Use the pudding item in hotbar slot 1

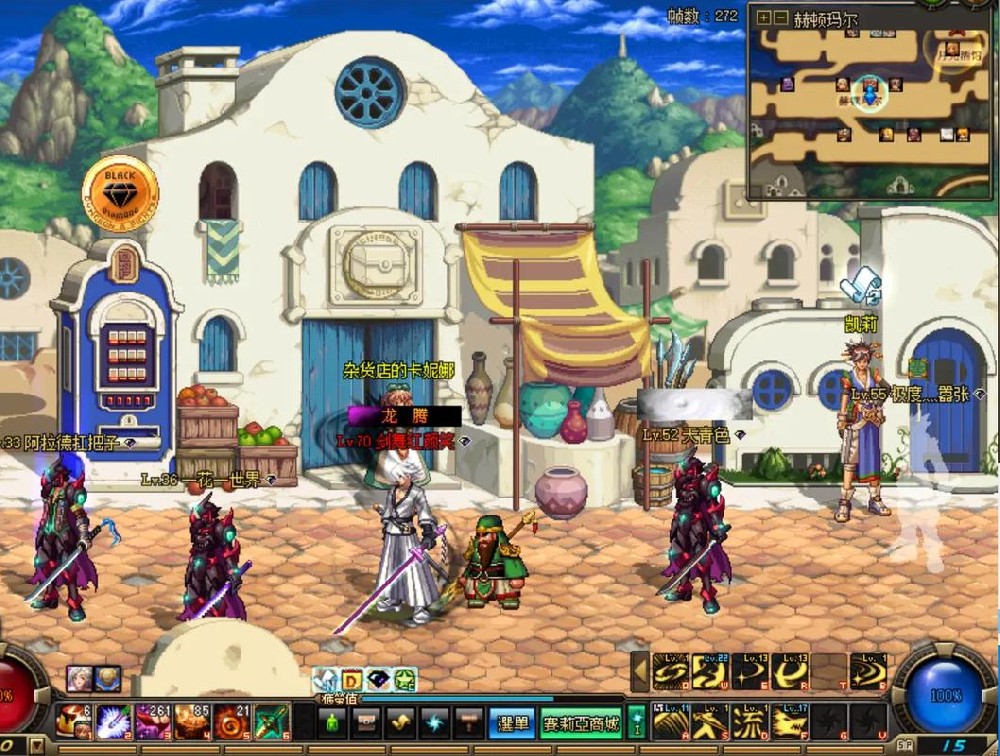click(72, 720)
